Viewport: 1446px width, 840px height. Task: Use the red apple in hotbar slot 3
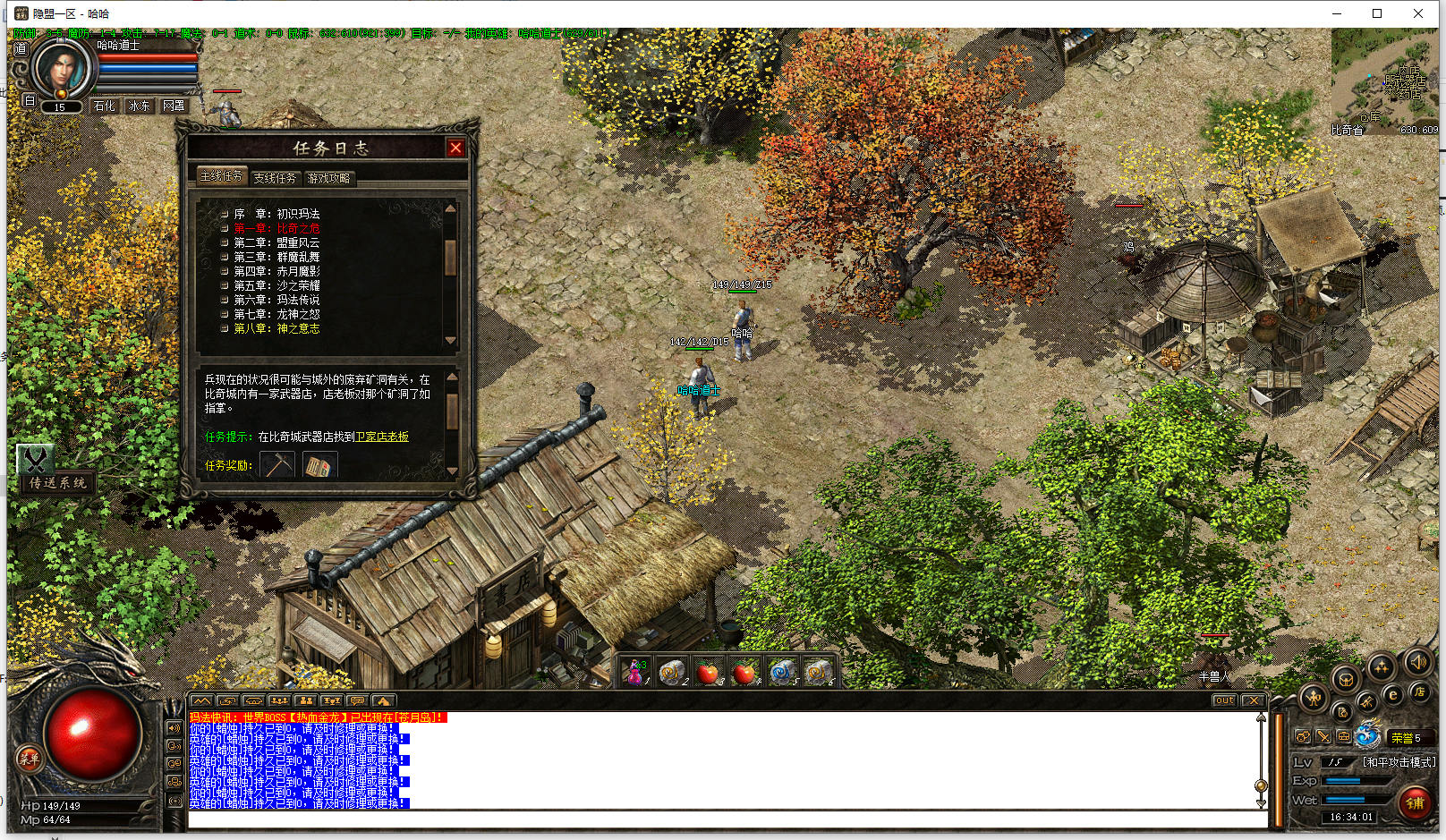click(709, 672)
